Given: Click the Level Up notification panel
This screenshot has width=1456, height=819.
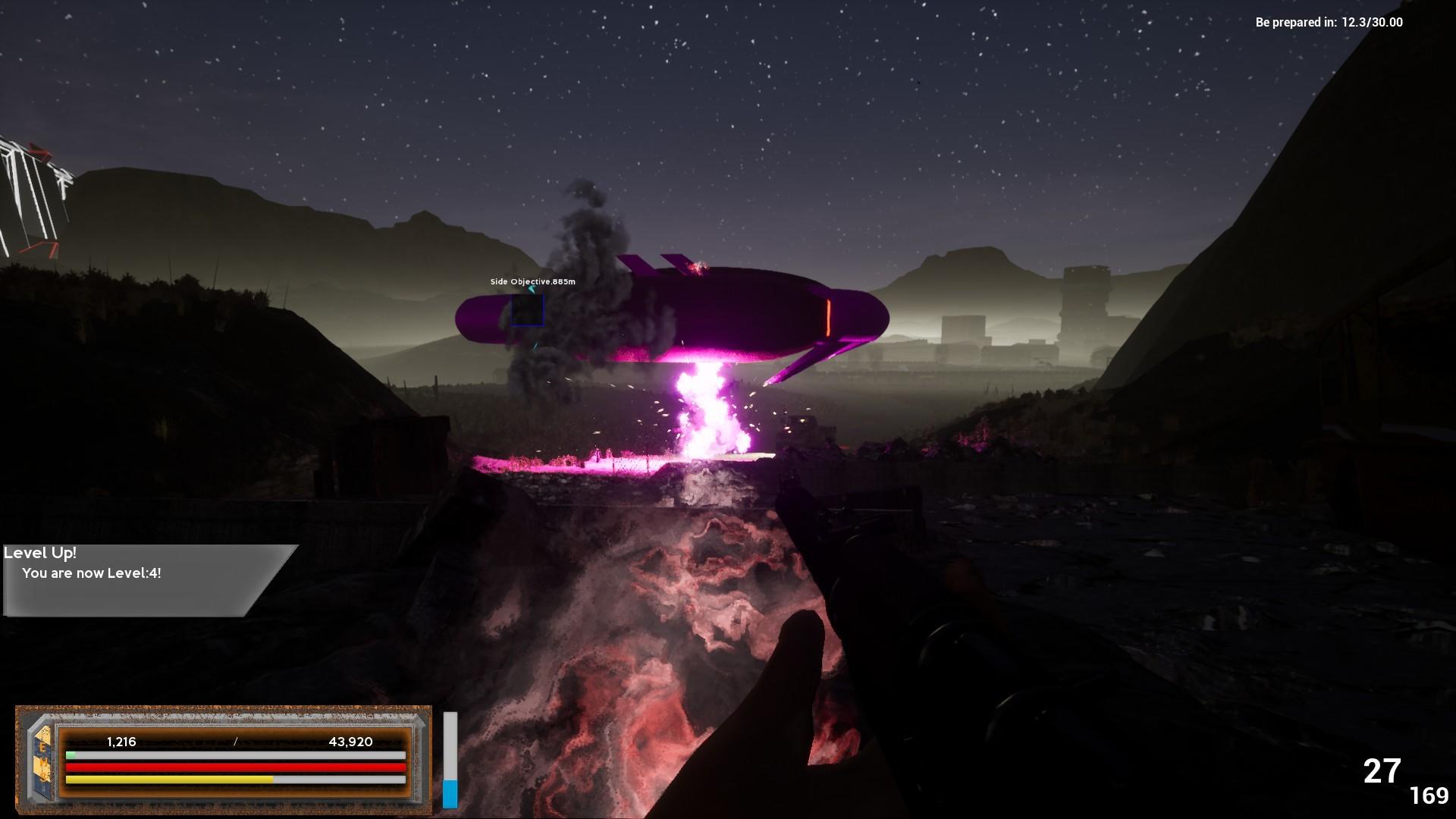Looking at the screenshot, I should pos(144,579).
